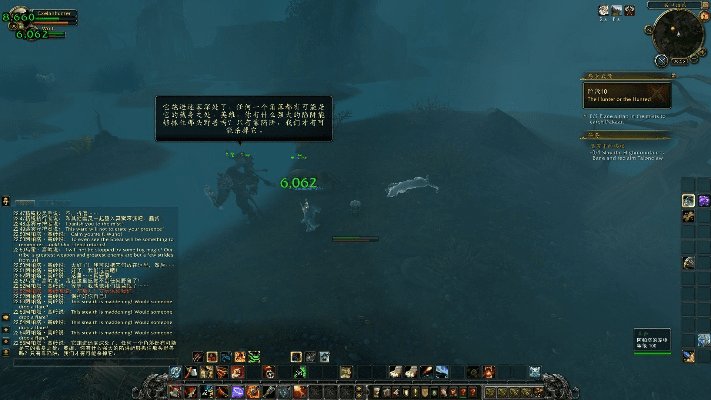Use the golden-framed beast icon on side bar
Image resolution: width=711 pixels, height=400 pixels.
(689, 200)
